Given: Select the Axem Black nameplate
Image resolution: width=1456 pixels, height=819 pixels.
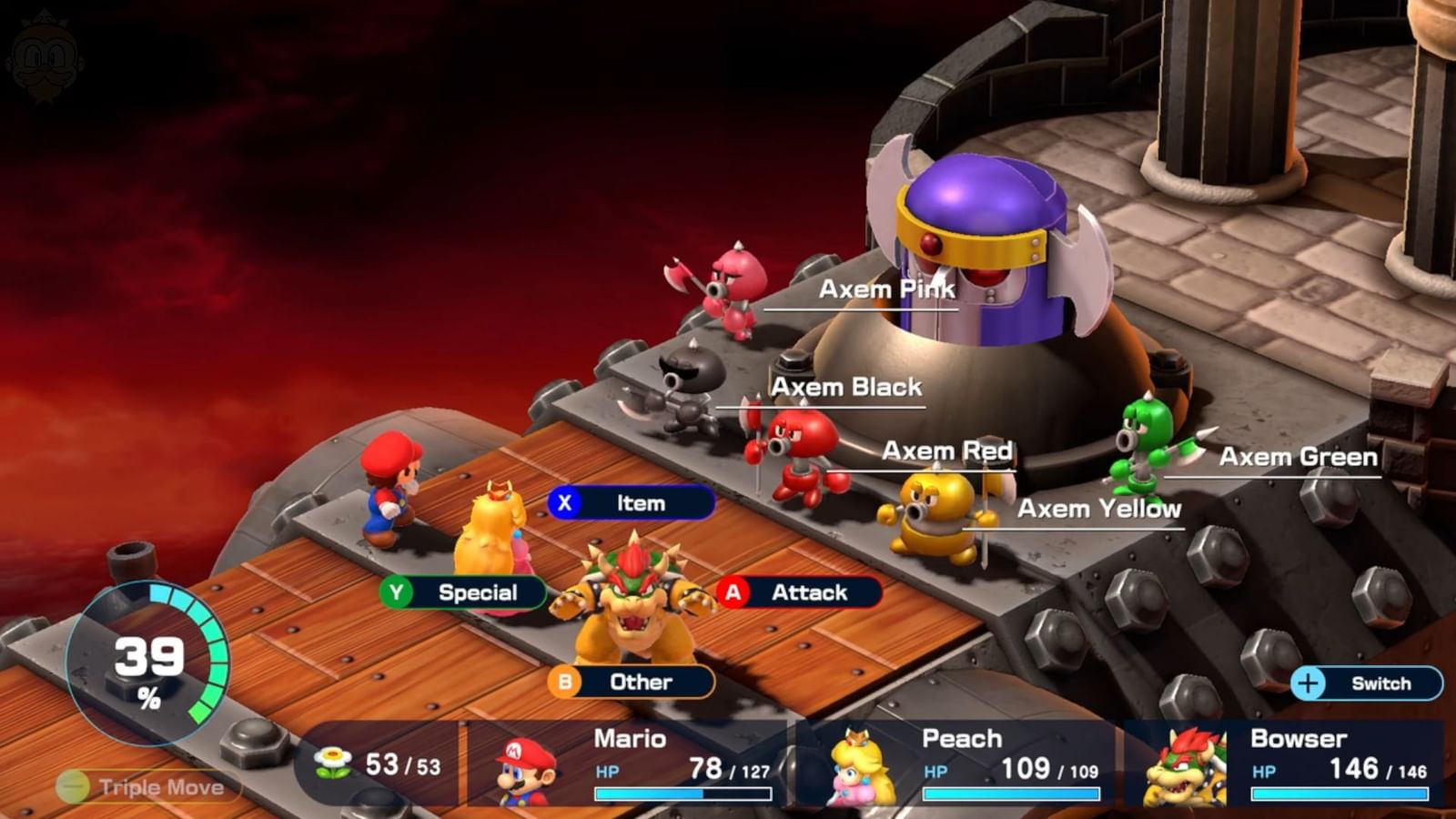Looking at the screenshot, I should tap(847, 388).
